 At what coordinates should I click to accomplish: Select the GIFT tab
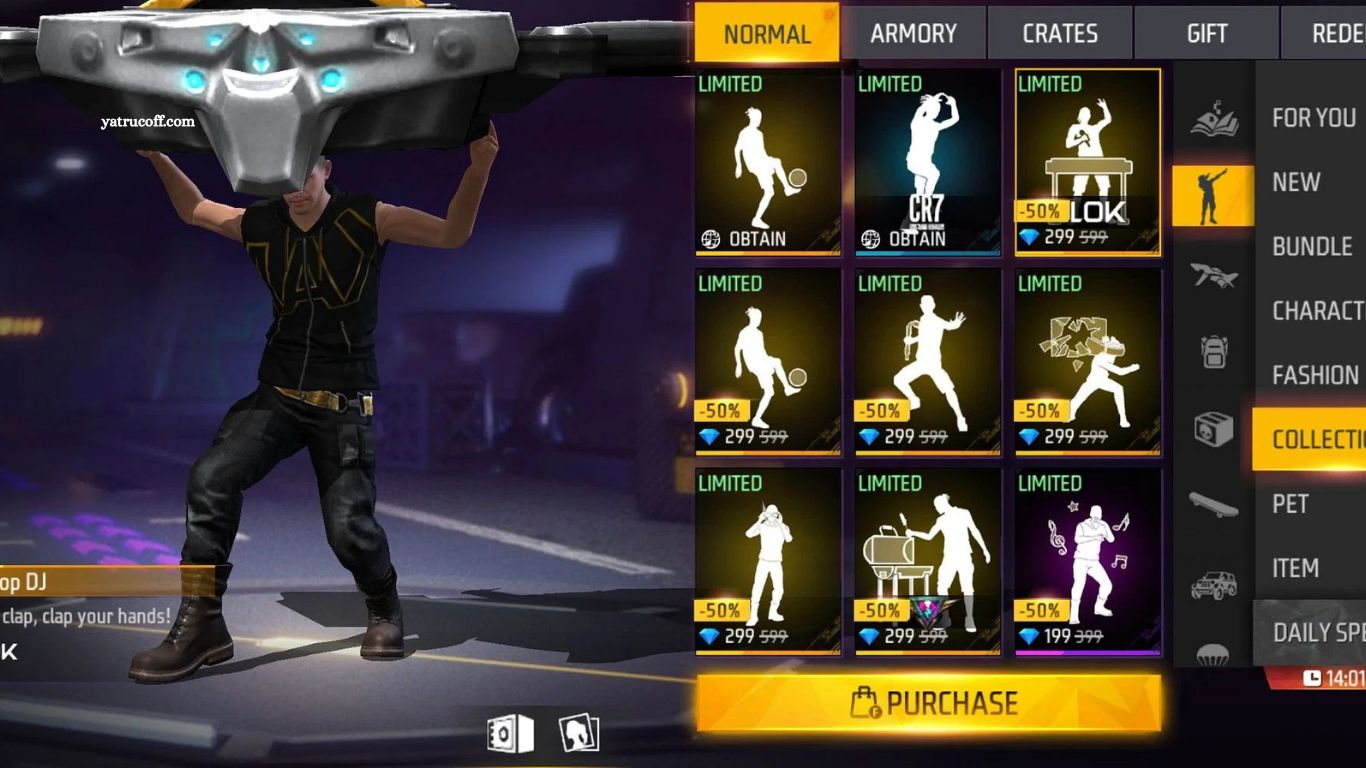1206,33
